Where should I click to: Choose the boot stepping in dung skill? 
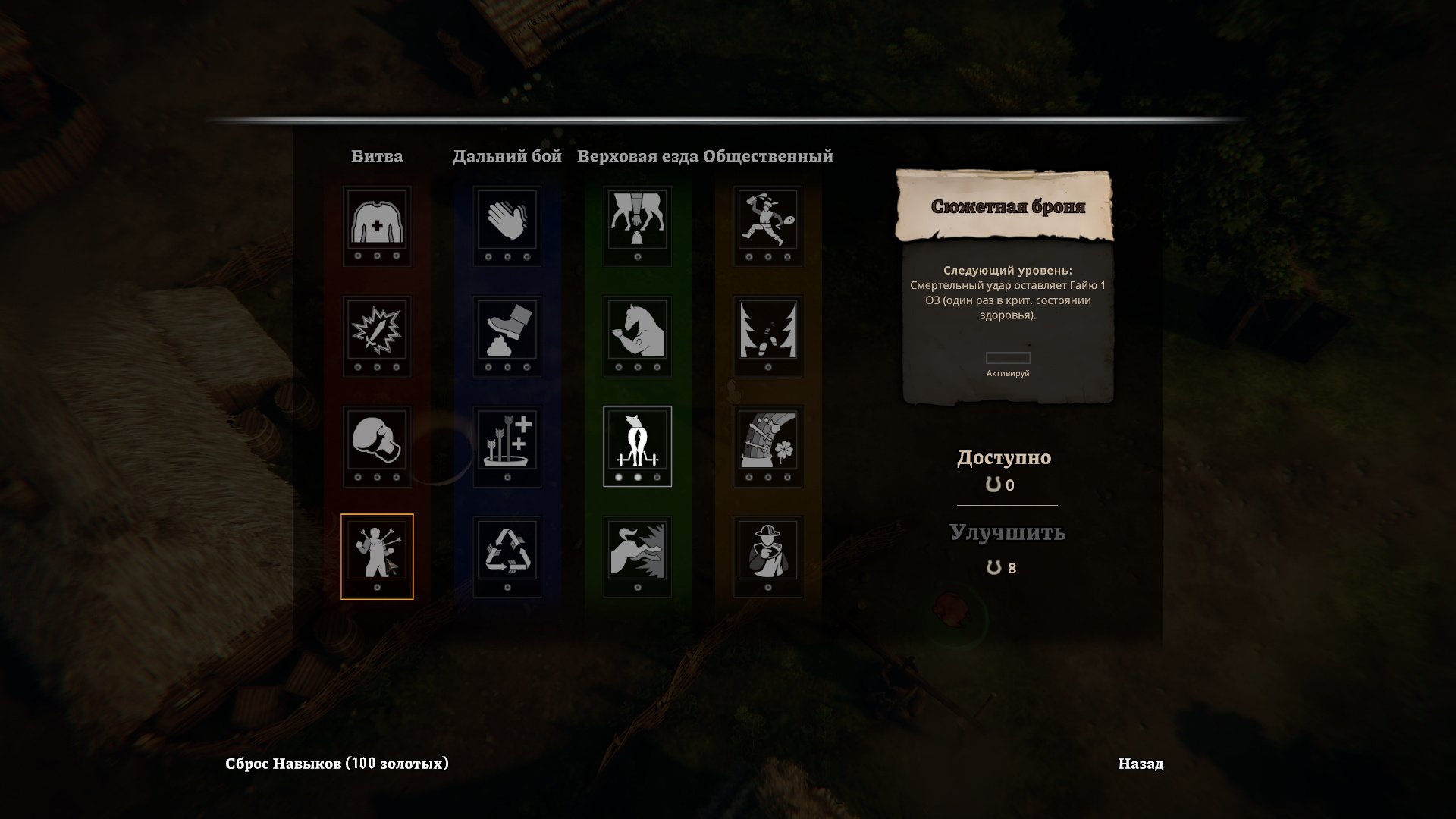pos(507,331)
